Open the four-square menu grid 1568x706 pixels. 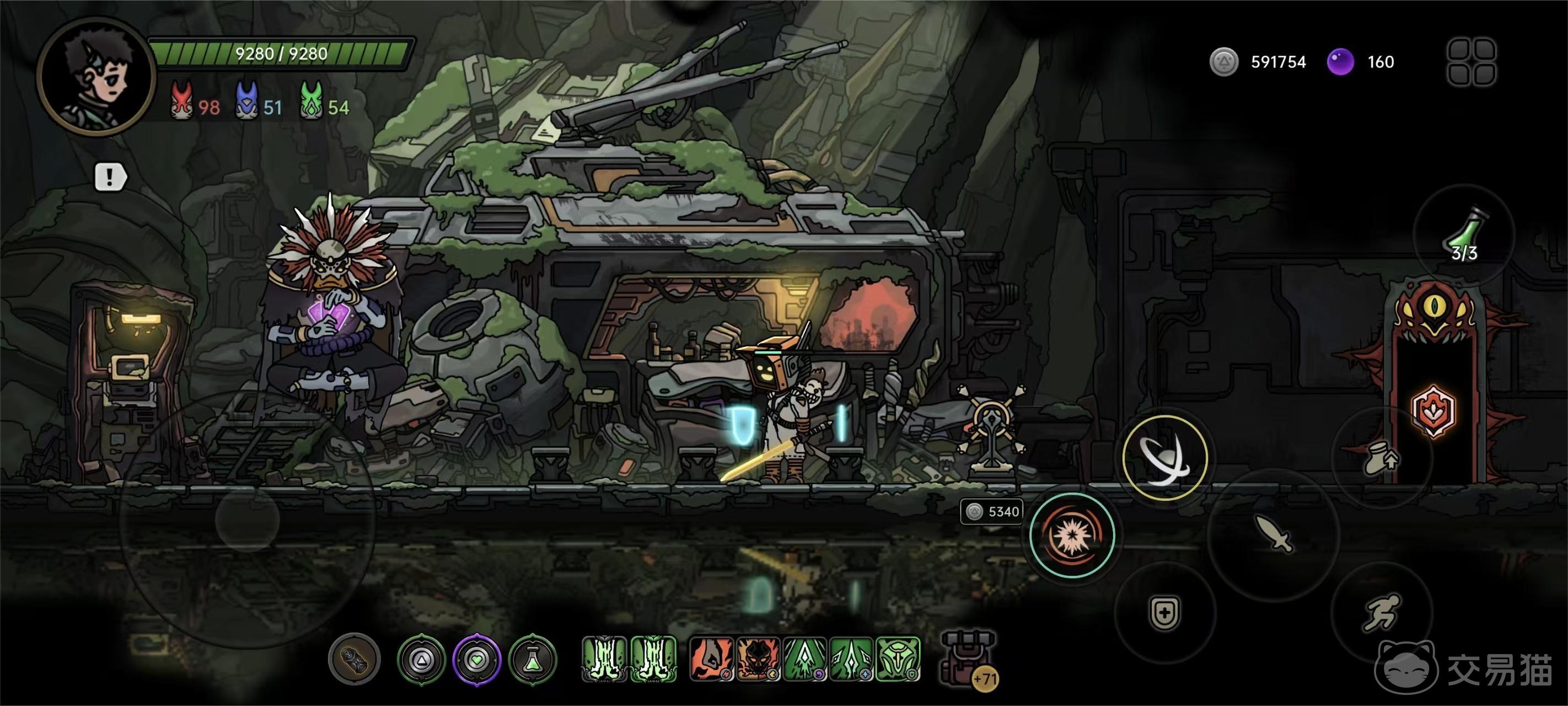(x=1471, y=62)
